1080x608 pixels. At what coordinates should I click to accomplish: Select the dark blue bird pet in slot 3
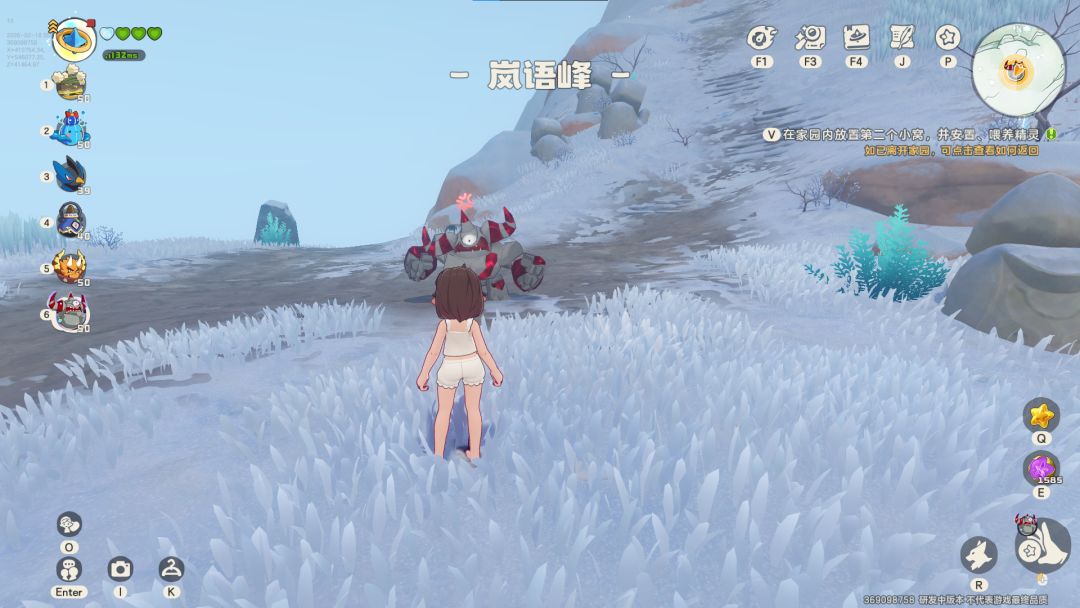click(70, 175)
